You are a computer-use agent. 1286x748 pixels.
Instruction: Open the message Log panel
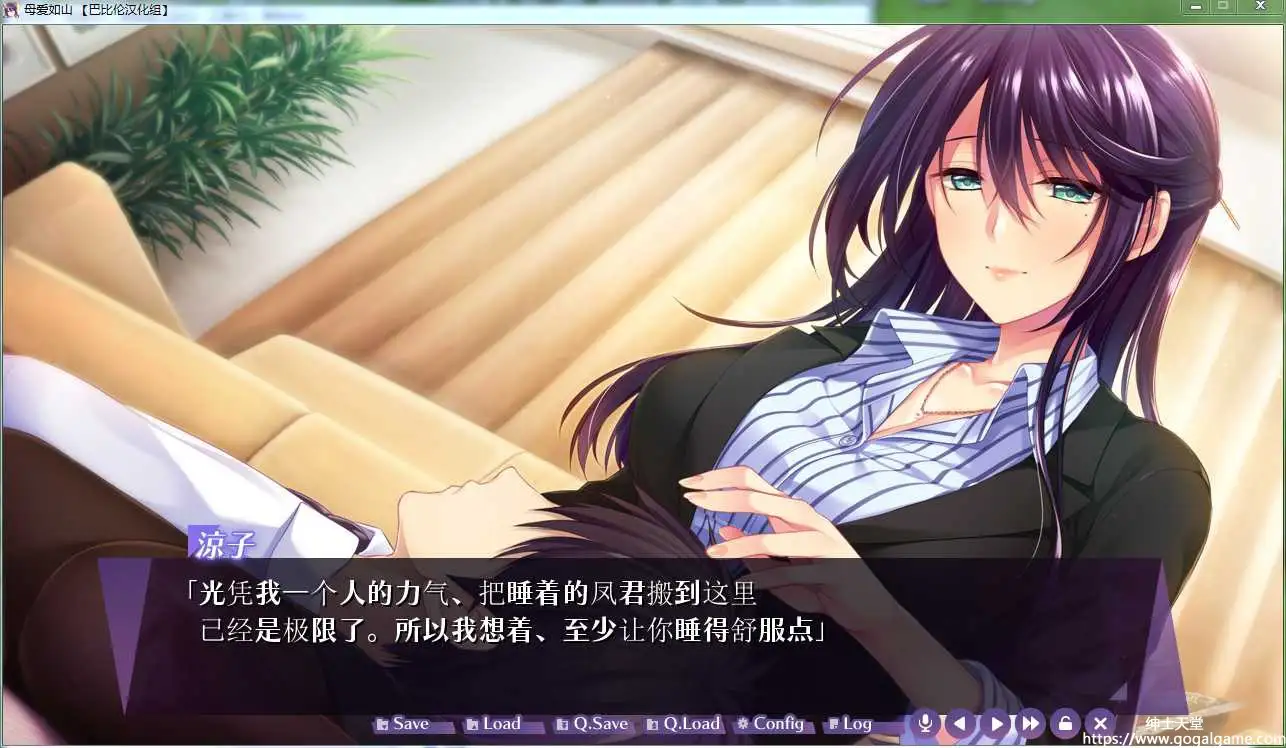tap(855, 722)
